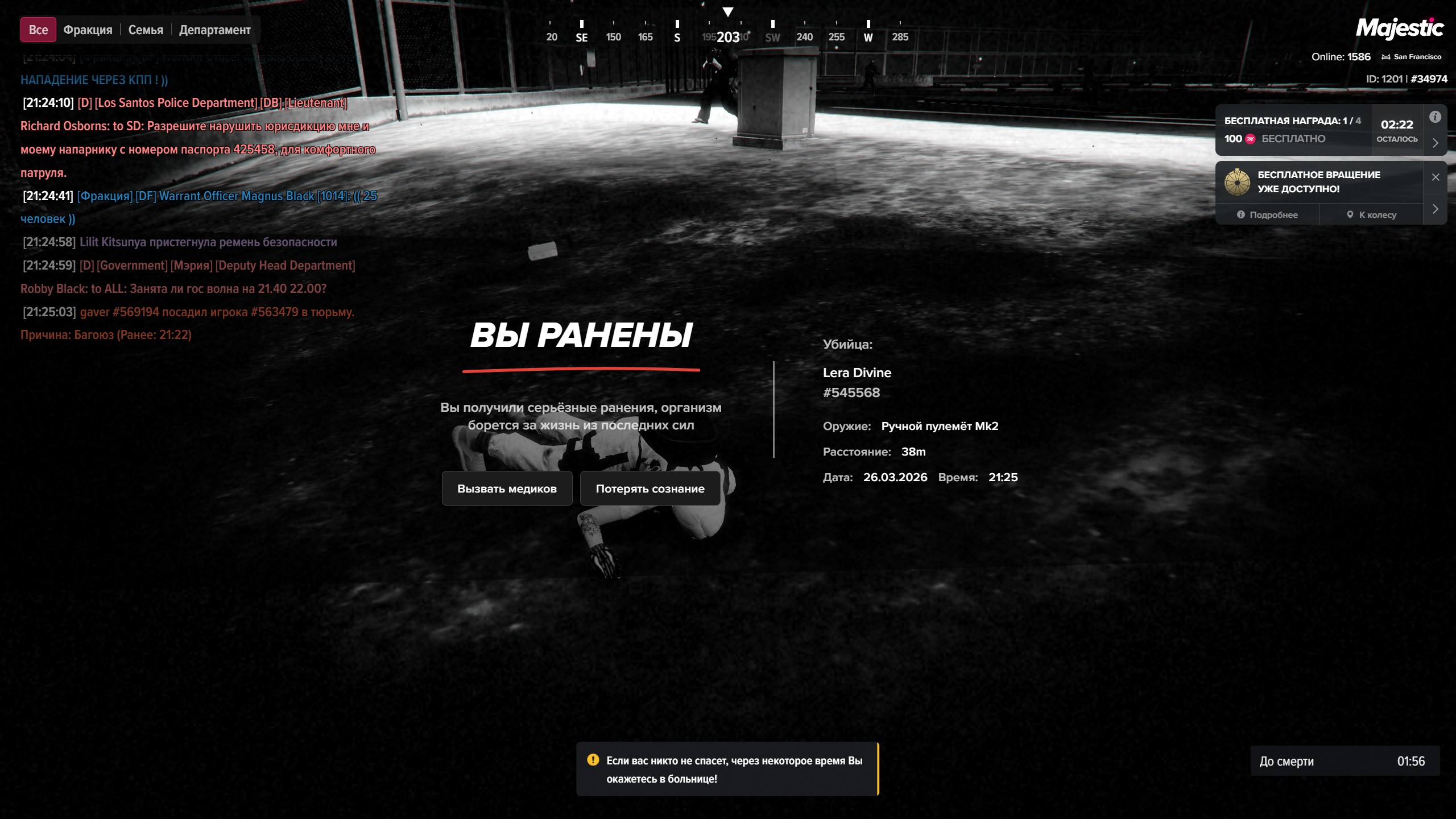Show the Департамент chat tab

(214, 30)
